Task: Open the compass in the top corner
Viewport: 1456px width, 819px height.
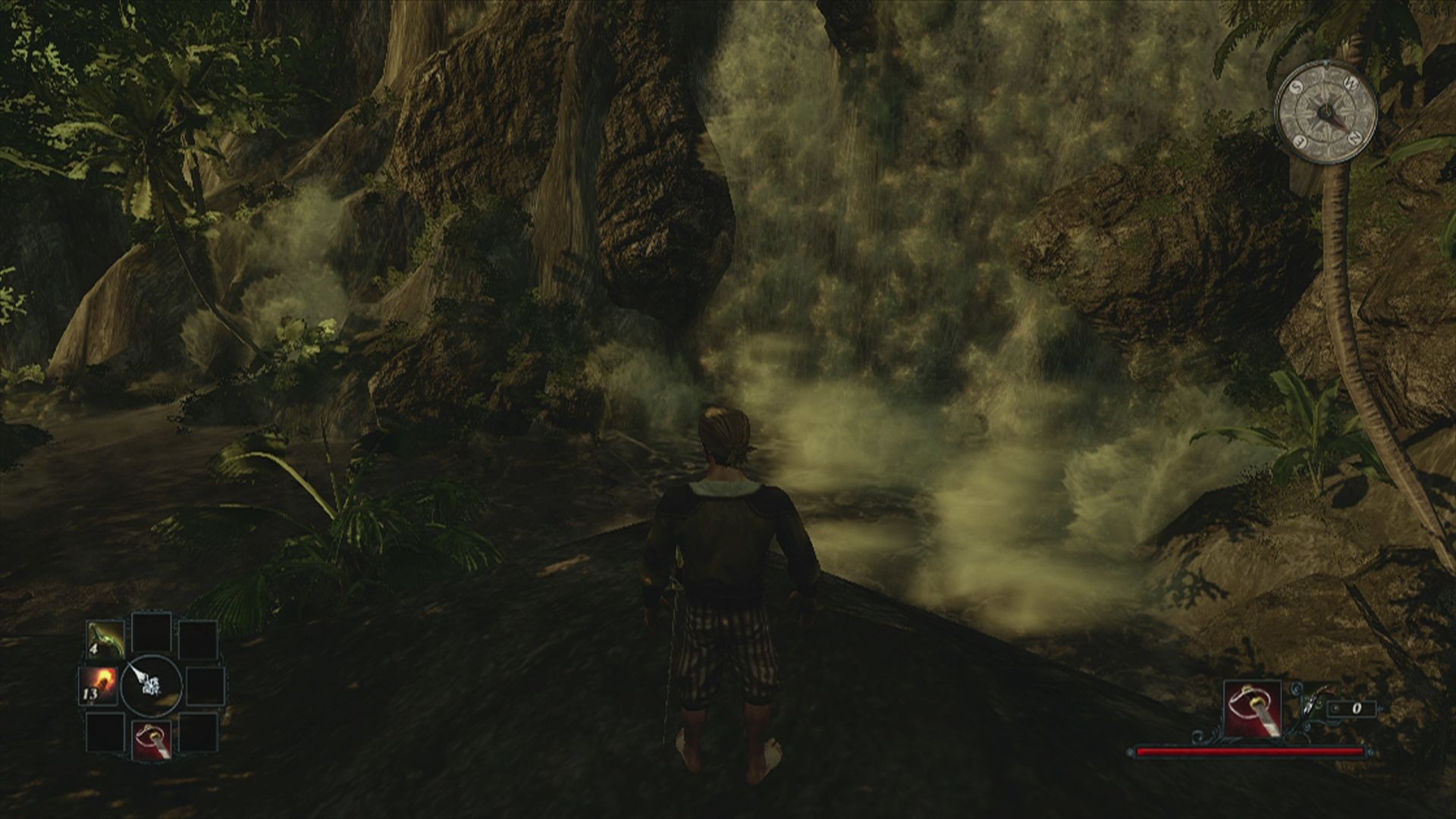Action: point(1326,115)
